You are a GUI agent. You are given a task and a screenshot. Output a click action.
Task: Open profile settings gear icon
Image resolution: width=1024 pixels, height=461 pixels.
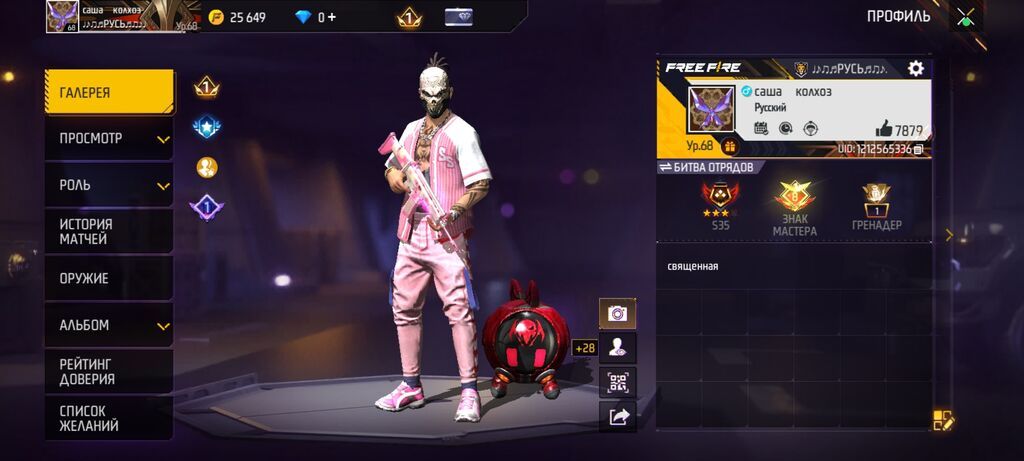[915, 68]
